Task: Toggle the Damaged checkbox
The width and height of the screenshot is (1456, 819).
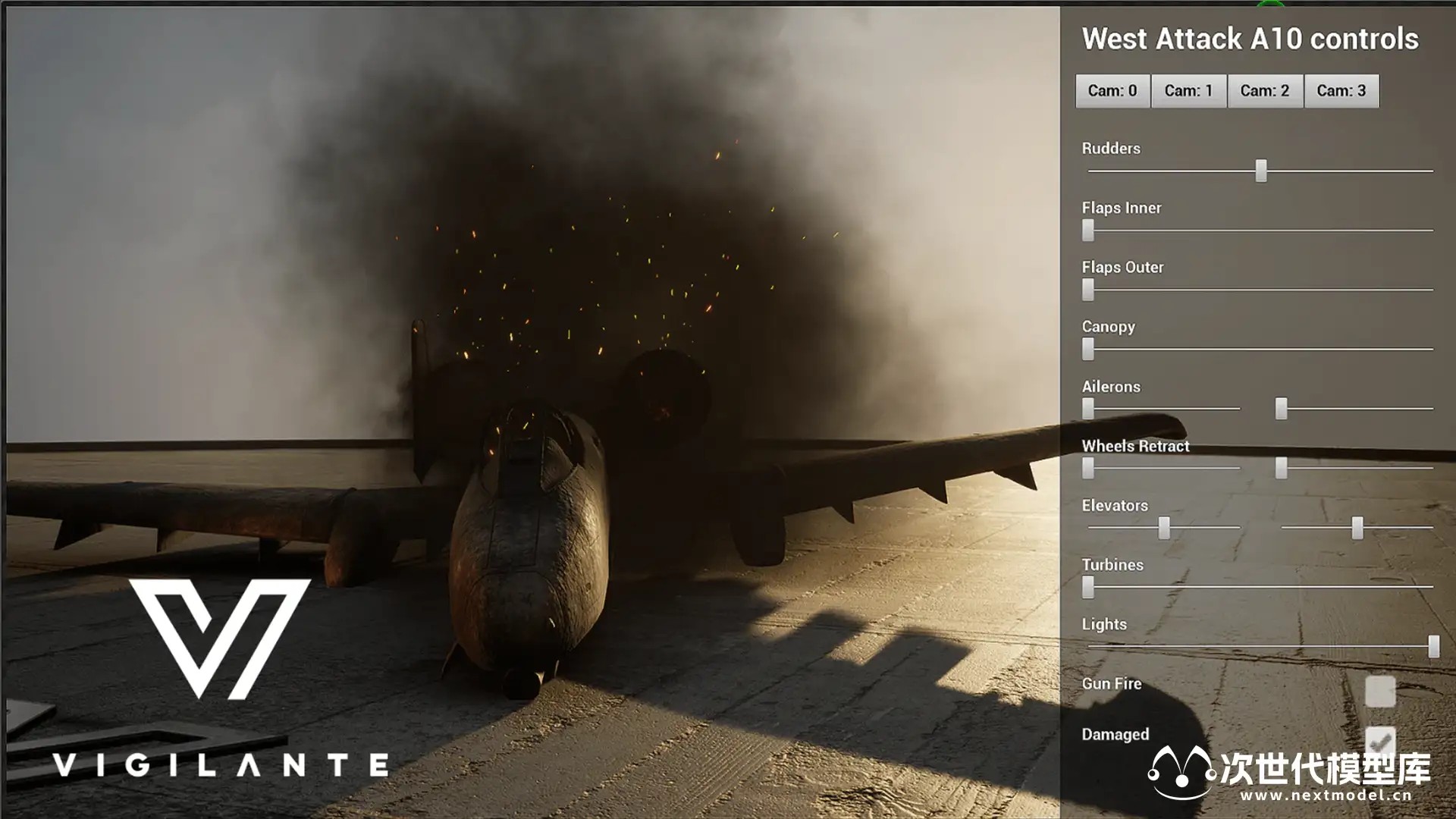Action: click(x=1379, y=741)
